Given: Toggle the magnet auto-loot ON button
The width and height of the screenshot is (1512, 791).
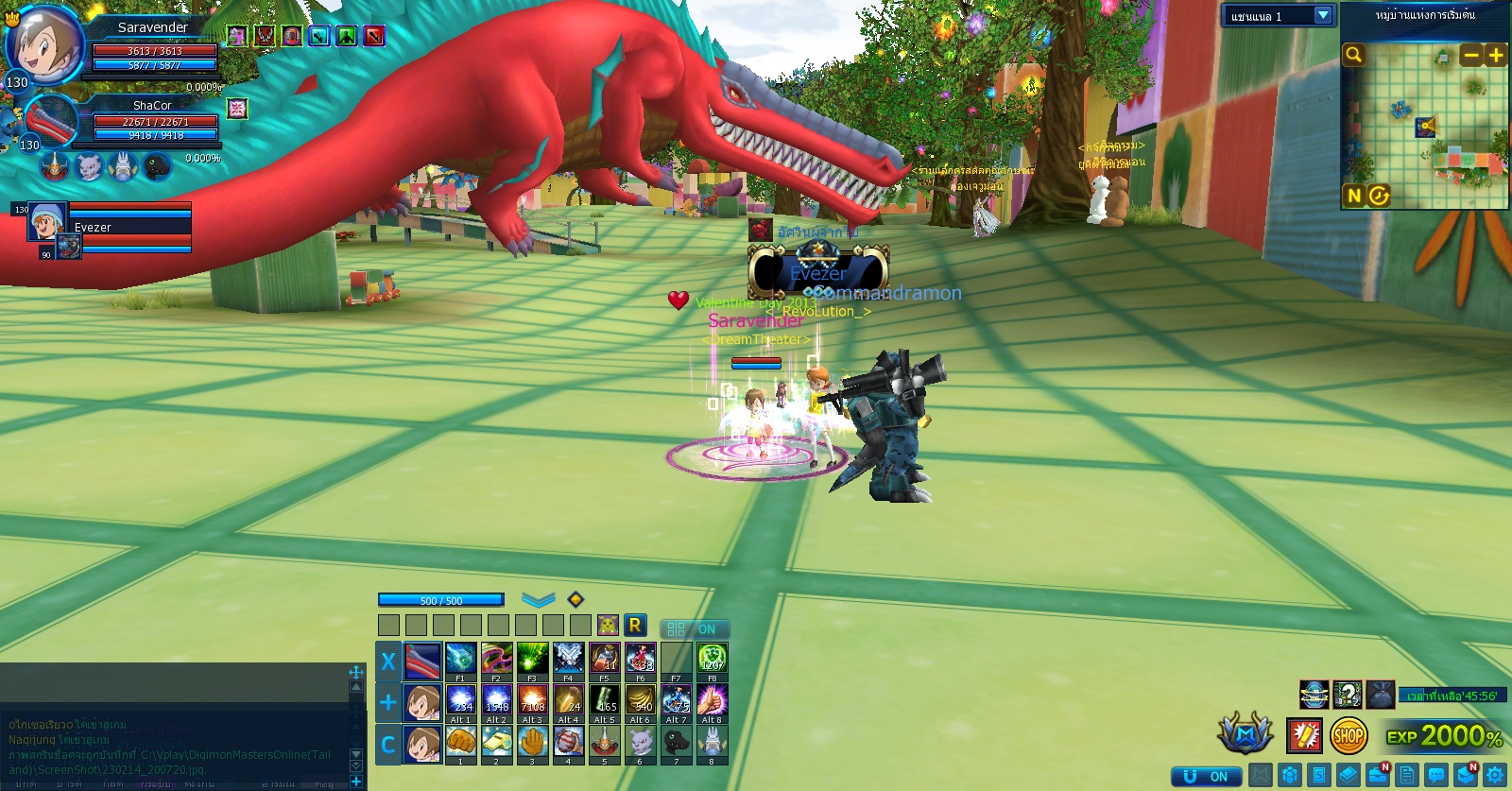Looking at the screenshot, I should pos(1205,776).
